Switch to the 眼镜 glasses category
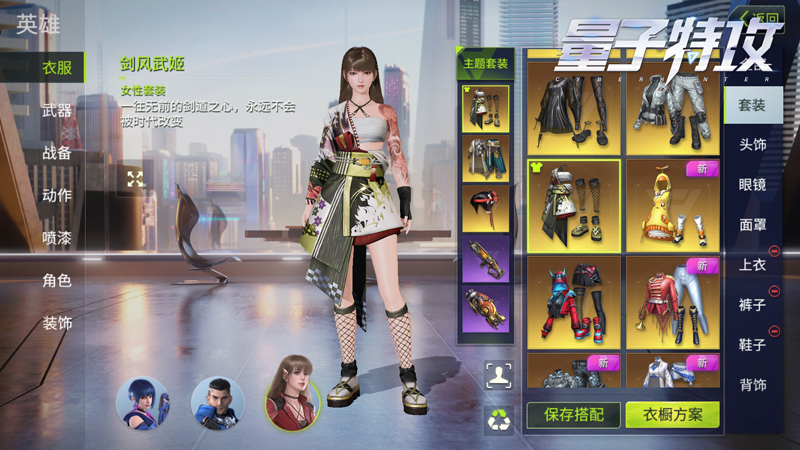The image size is (800, 450). pos(752,185)
